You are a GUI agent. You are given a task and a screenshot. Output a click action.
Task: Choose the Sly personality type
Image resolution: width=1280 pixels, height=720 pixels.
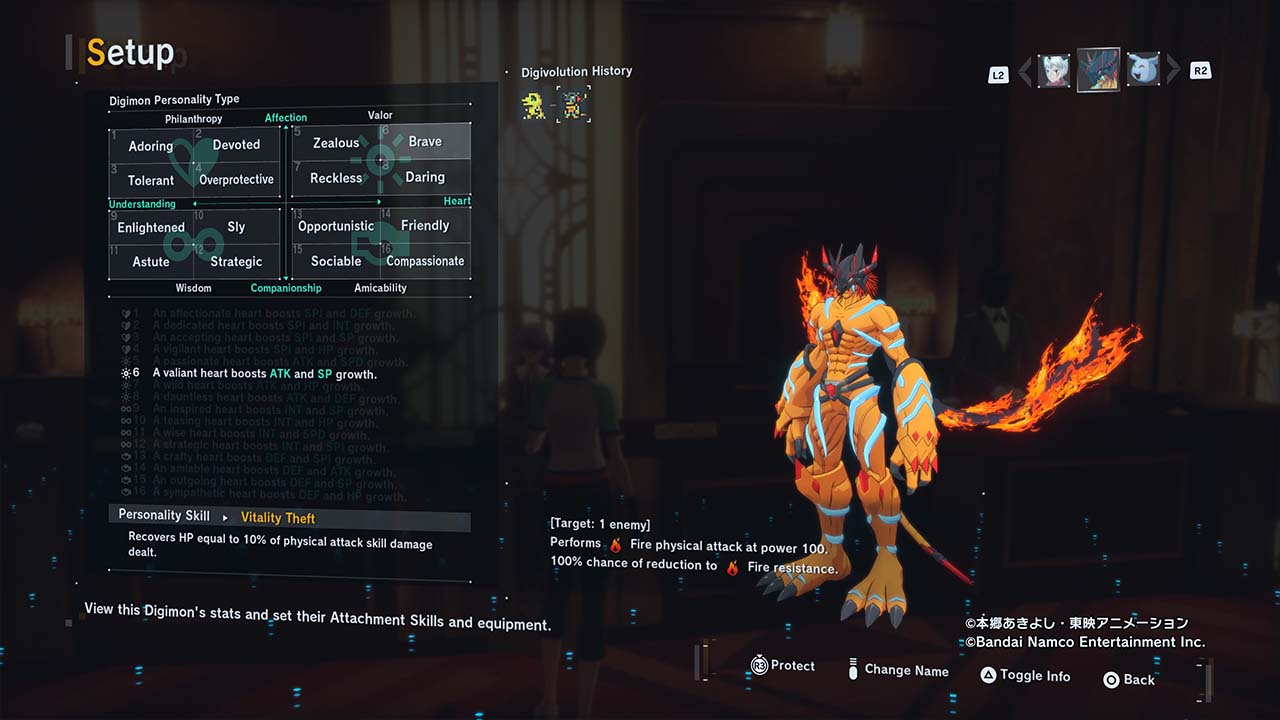point(236,227)
